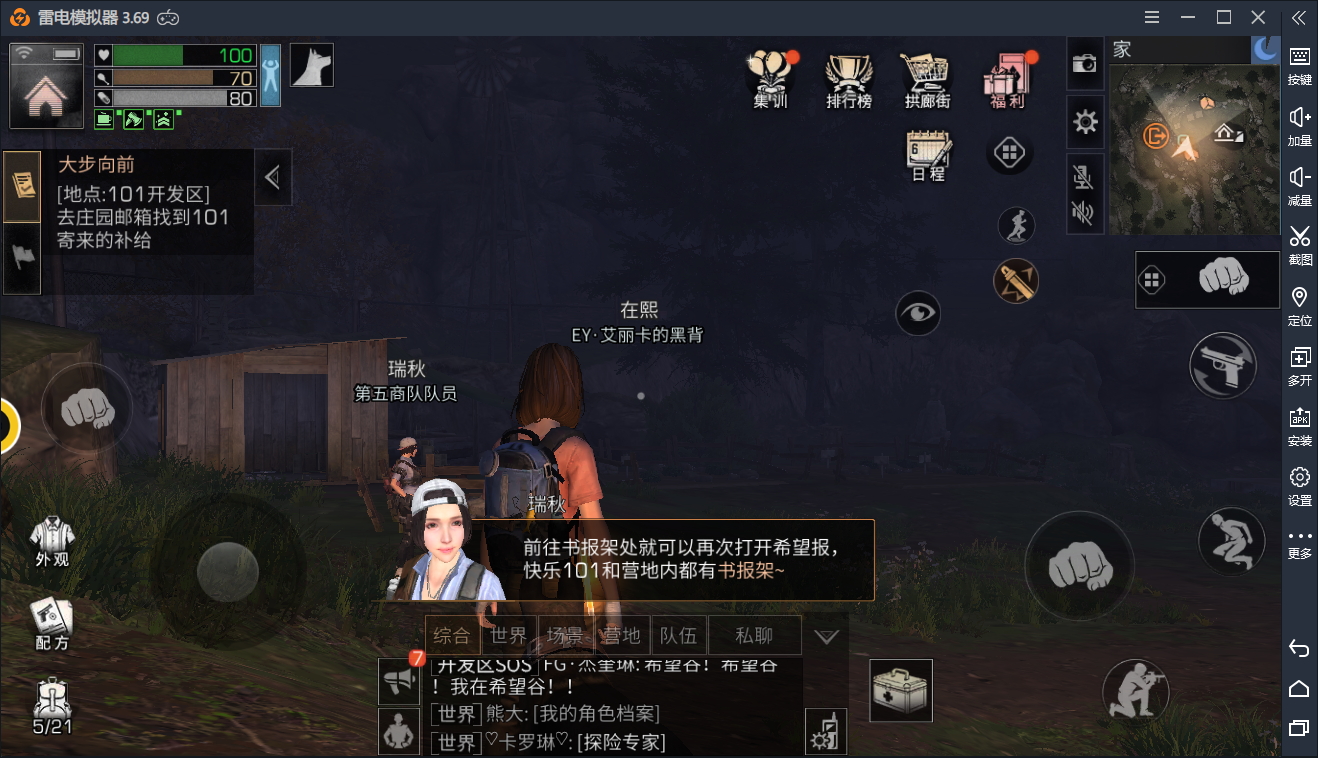Open the 日程 schedule calendar
This screenshot has height=758, width=1318.
928,155
